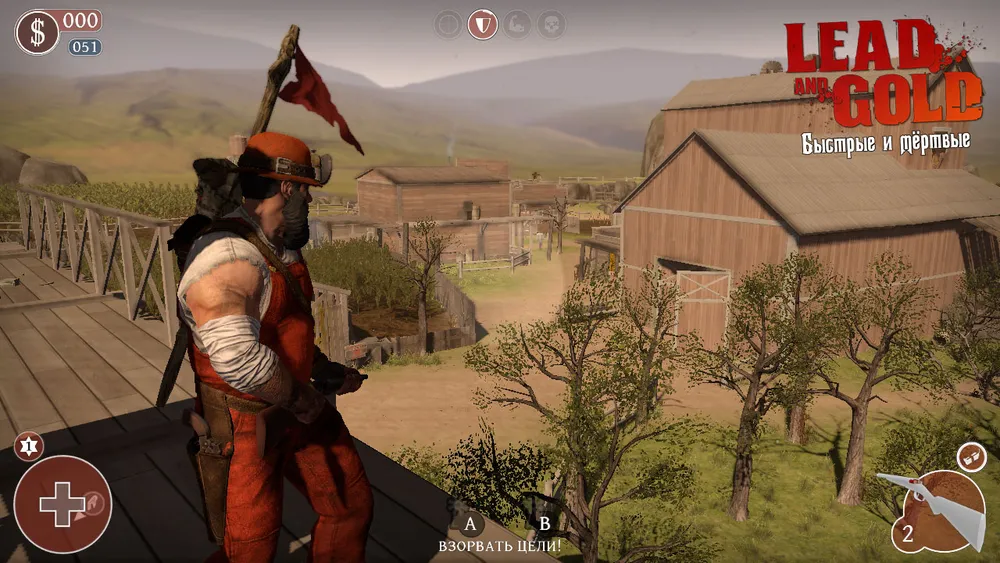Click the crosshair synergy icon
The width and height of the screenshot is (1000, 563).
point(449,24)
